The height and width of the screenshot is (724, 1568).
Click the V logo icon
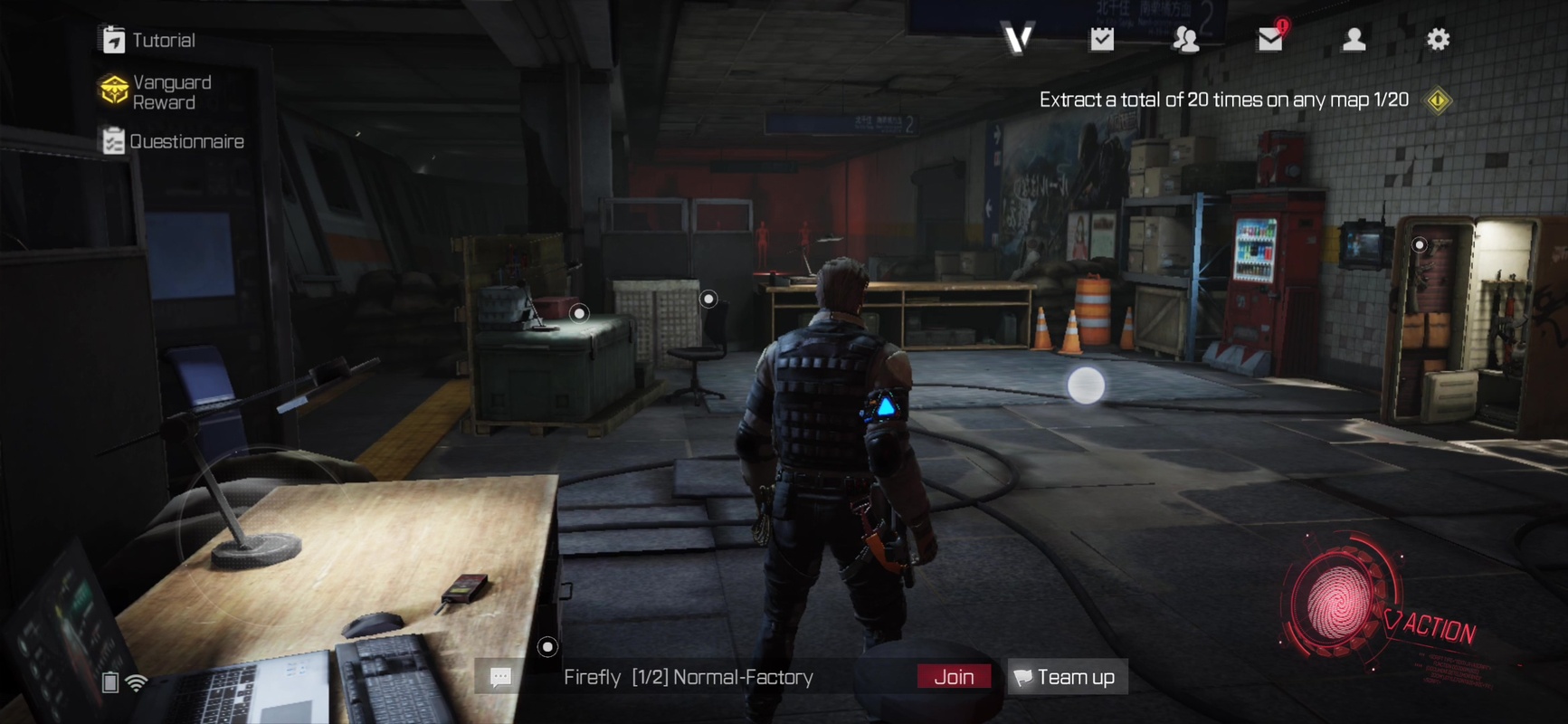(1018, 39)
